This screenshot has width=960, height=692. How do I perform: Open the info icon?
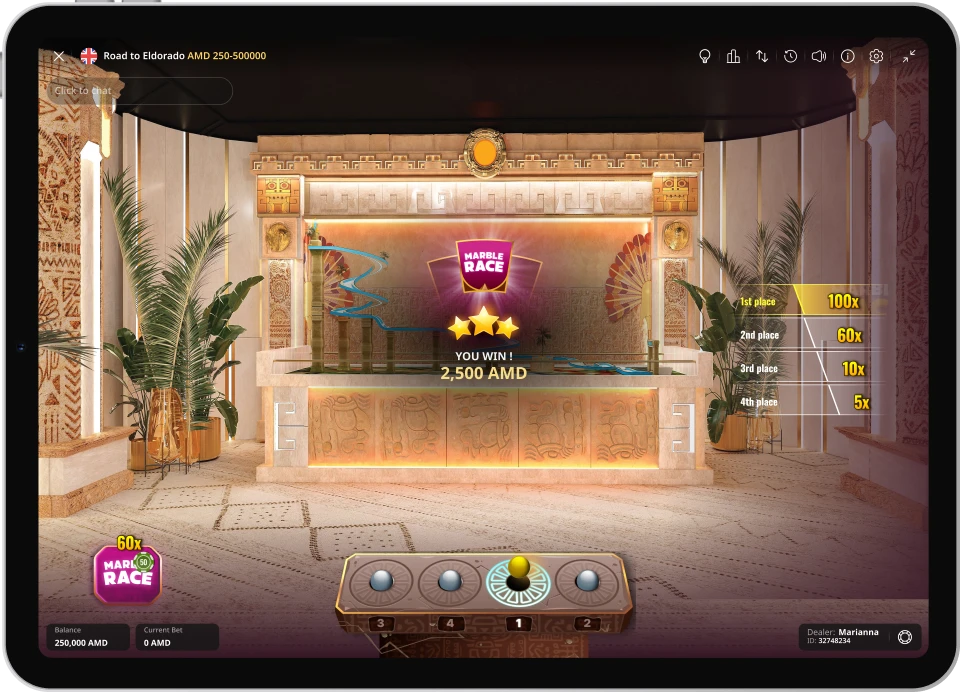(x=848, y=56)
